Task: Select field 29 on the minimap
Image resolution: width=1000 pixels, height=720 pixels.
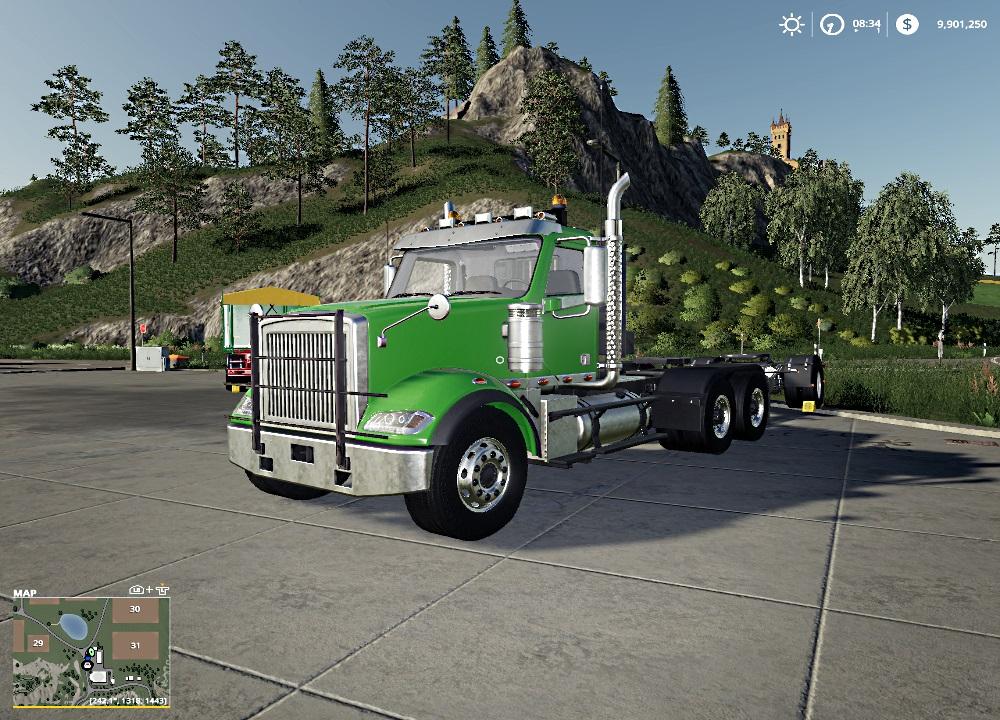Action: point(38,643)
